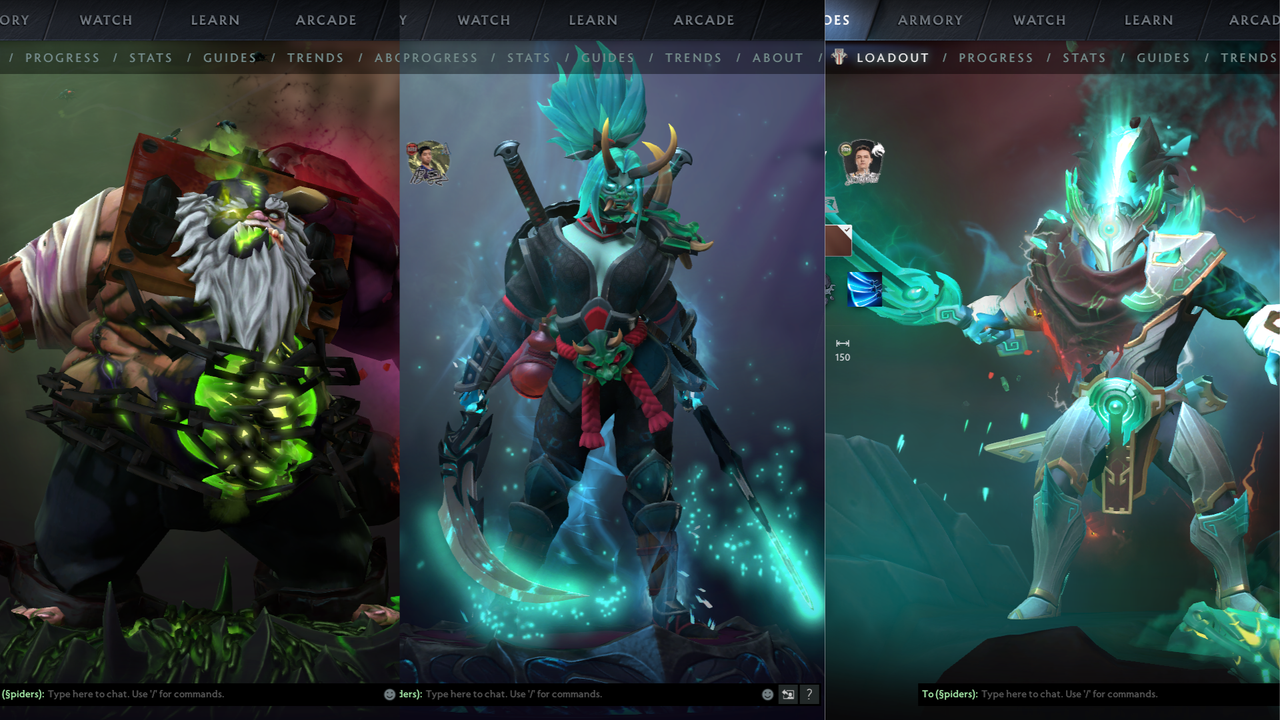The width and height of the screenshot is (1280, 720).
Task: Click the player card above the middle hero
Action: click(429, 162)
